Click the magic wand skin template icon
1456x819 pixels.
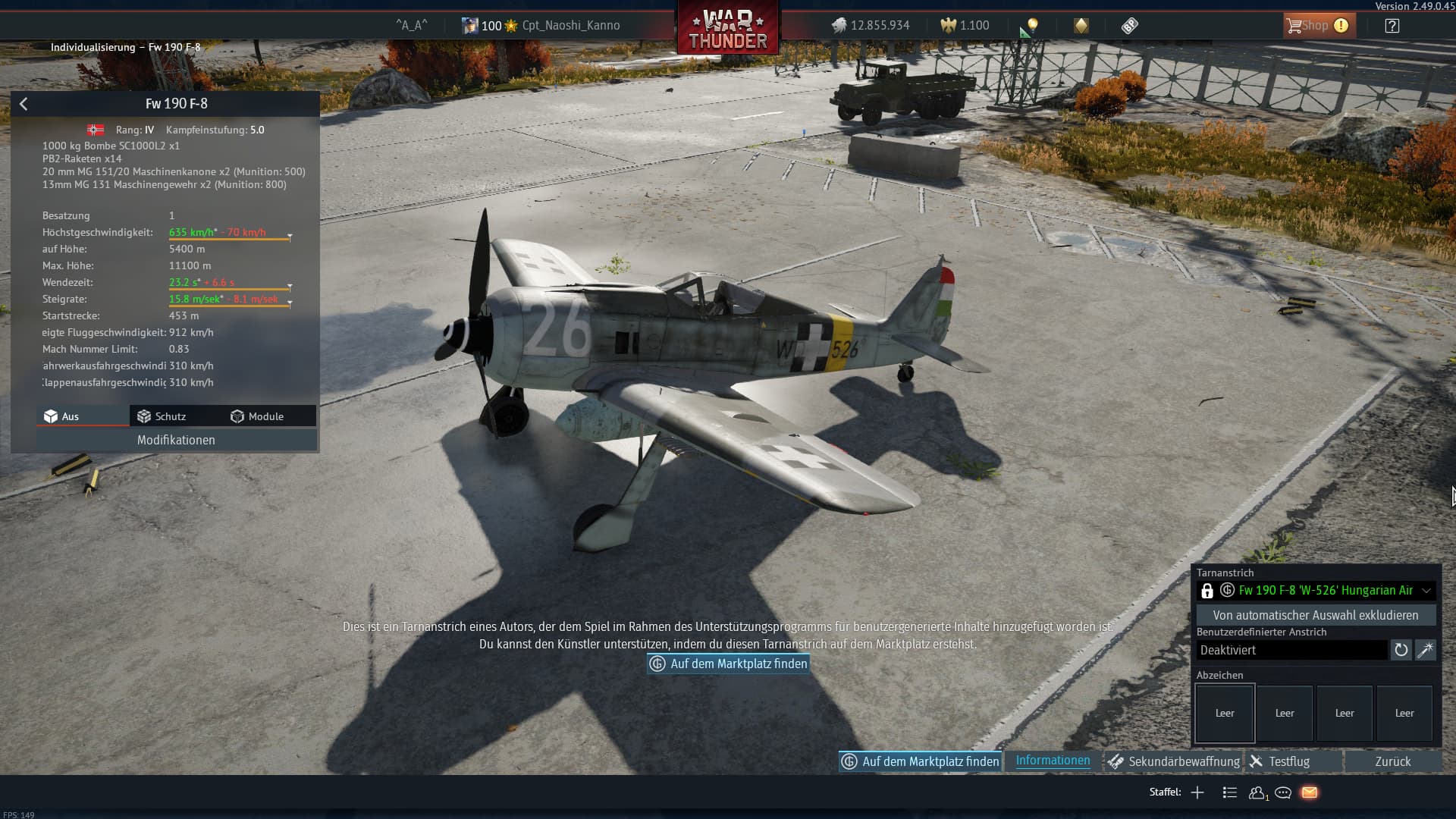(x=1426, y=650)
